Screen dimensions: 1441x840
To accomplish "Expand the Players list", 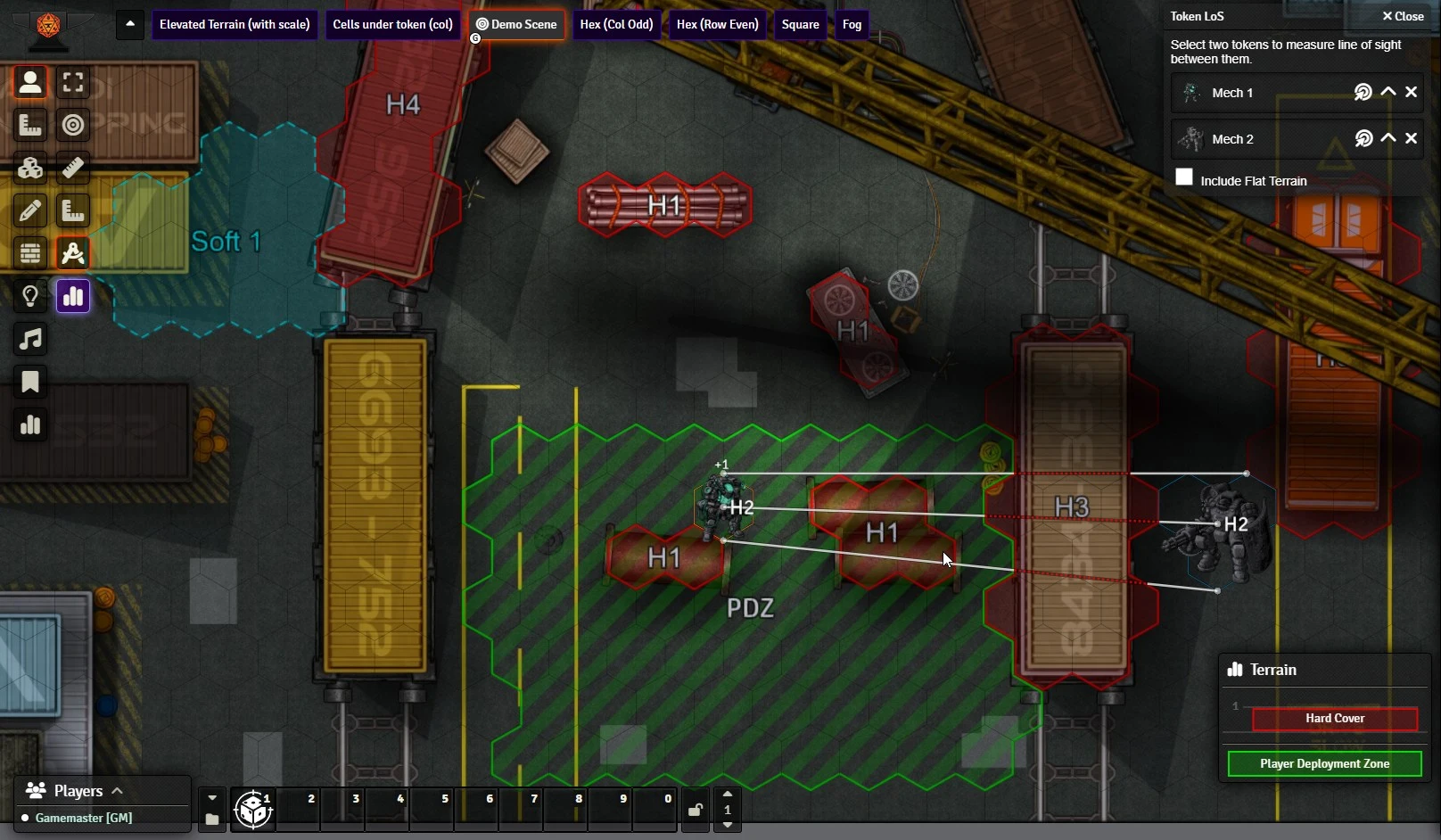I will [x=117, y=791].
